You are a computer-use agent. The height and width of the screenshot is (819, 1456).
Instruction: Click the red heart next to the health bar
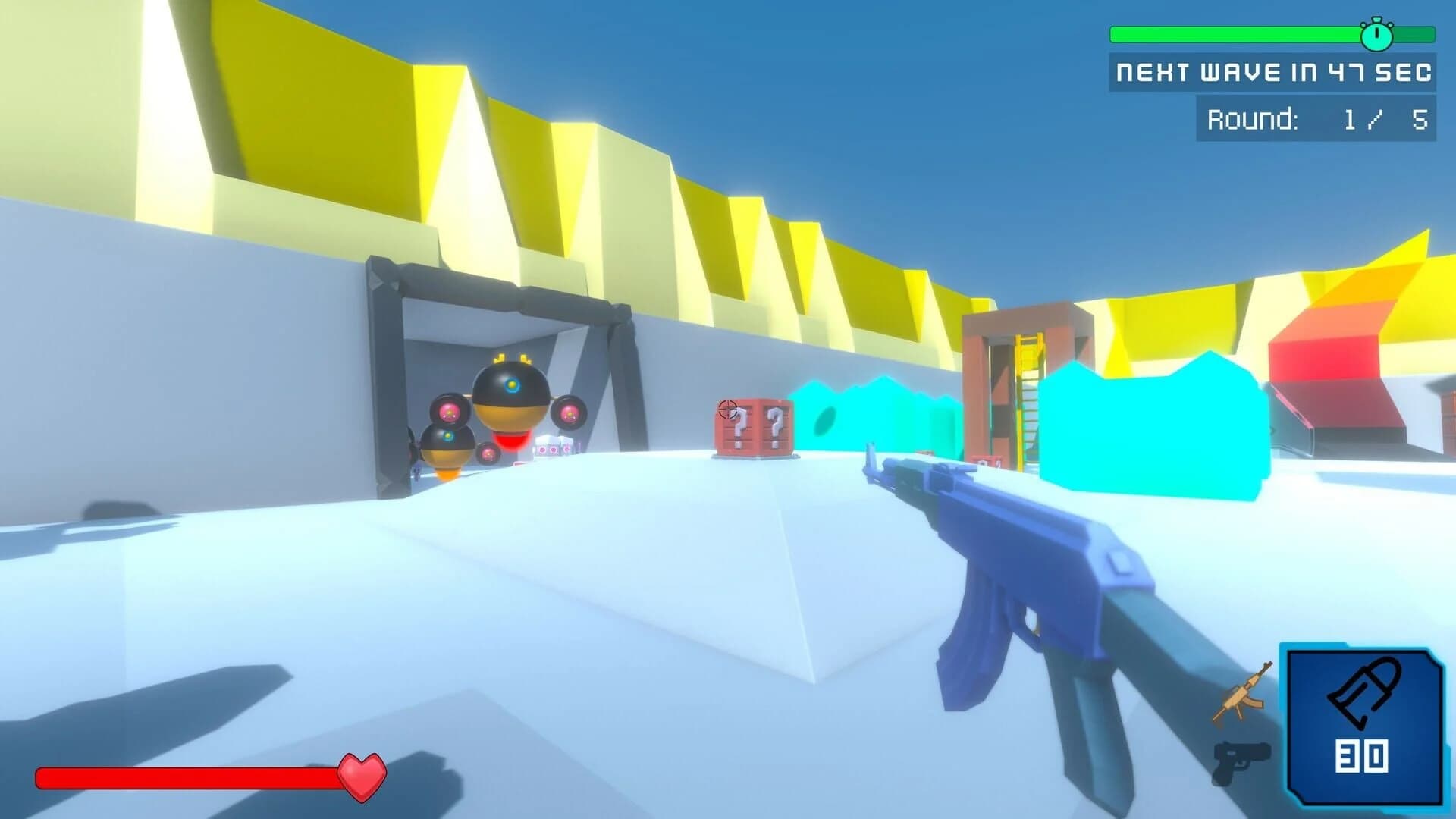362,775
